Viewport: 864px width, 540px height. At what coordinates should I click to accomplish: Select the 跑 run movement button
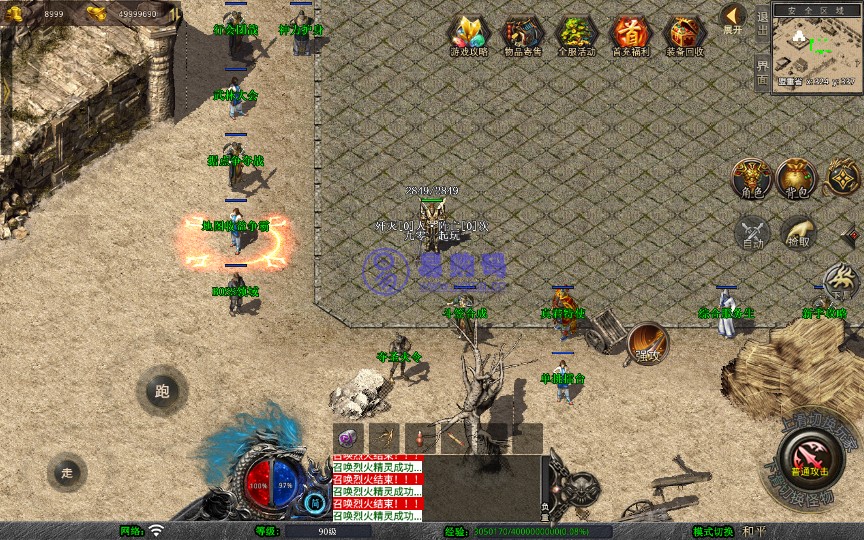[162, 391]
